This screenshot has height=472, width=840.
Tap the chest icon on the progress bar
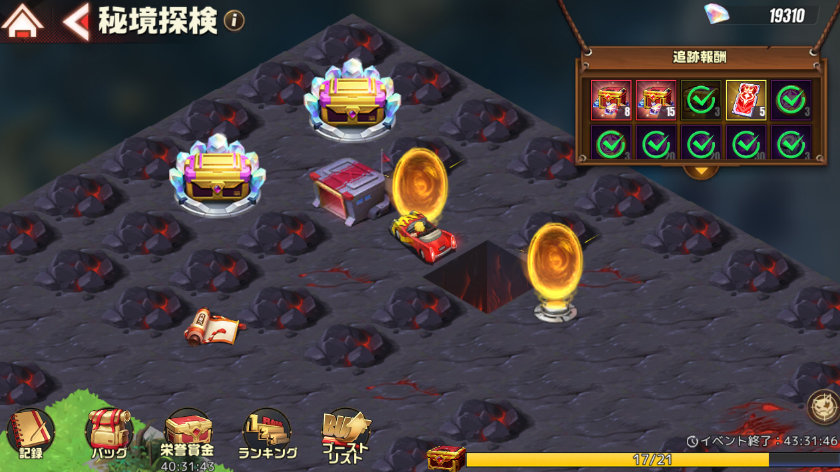coord(445,458)
